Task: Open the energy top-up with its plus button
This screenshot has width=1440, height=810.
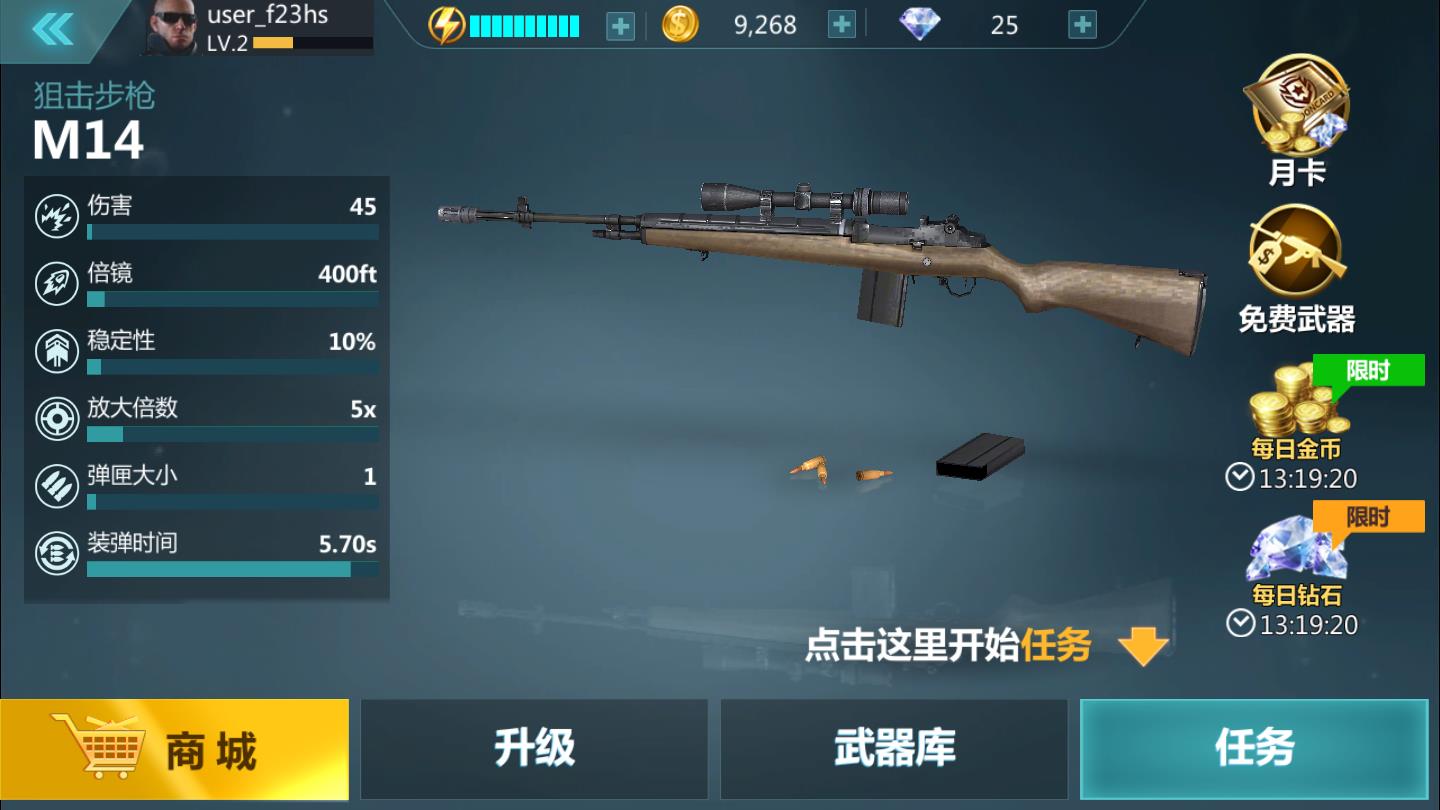Action: pos(619,24)
